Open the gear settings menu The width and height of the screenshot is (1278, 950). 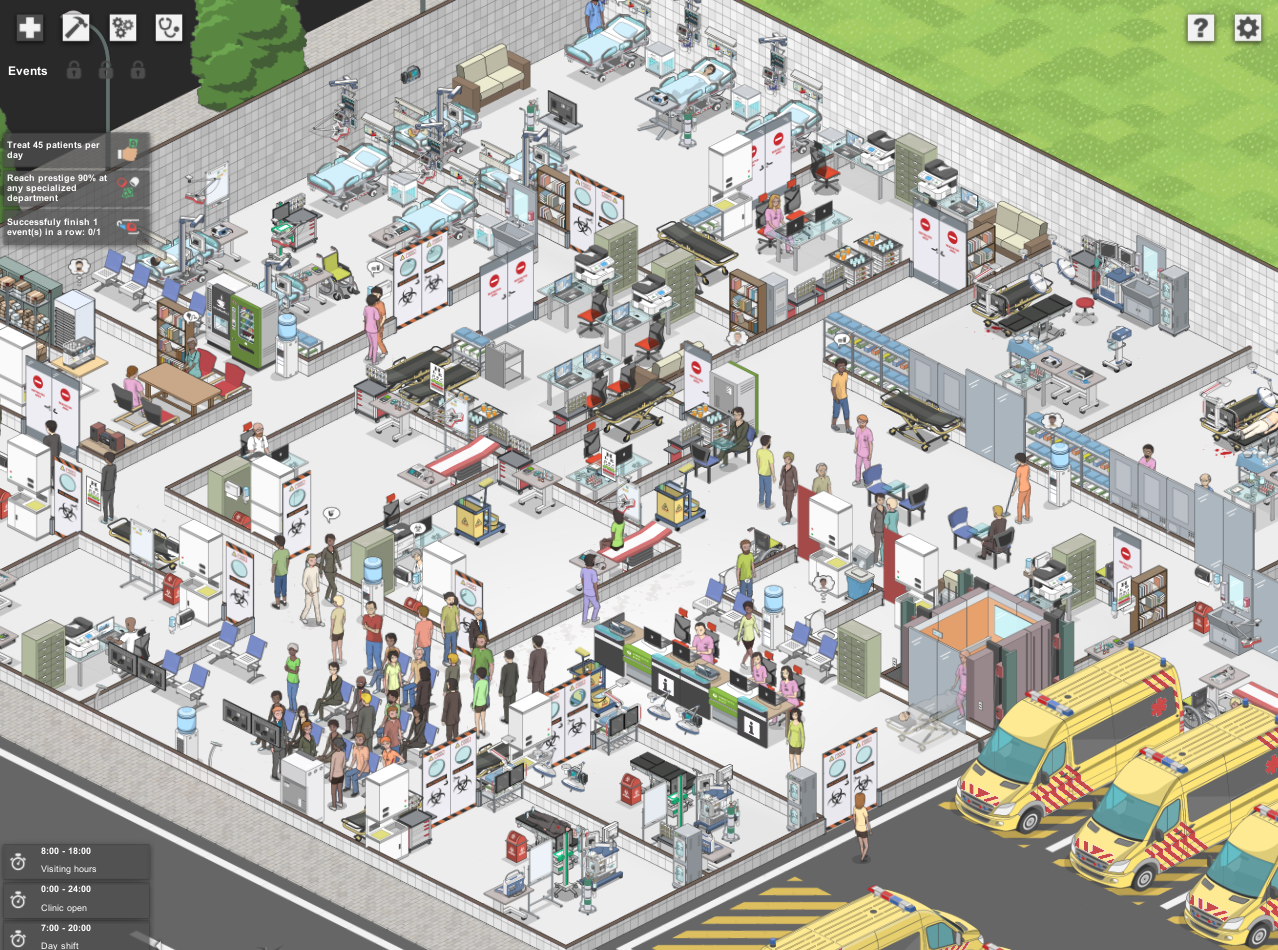tap(1247, 28)
